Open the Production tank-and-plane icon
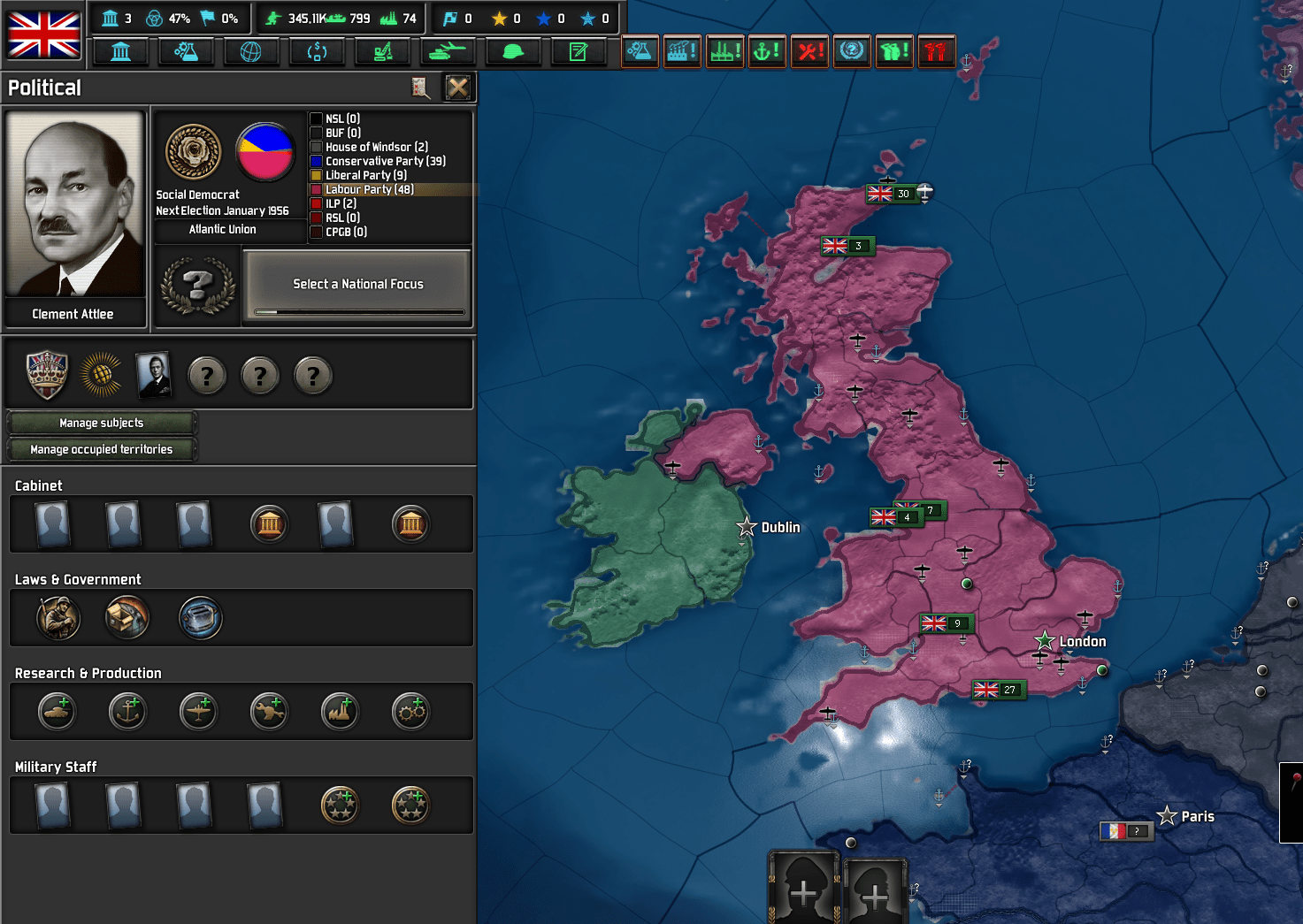 pyautogui.click(x=448, y=51)
